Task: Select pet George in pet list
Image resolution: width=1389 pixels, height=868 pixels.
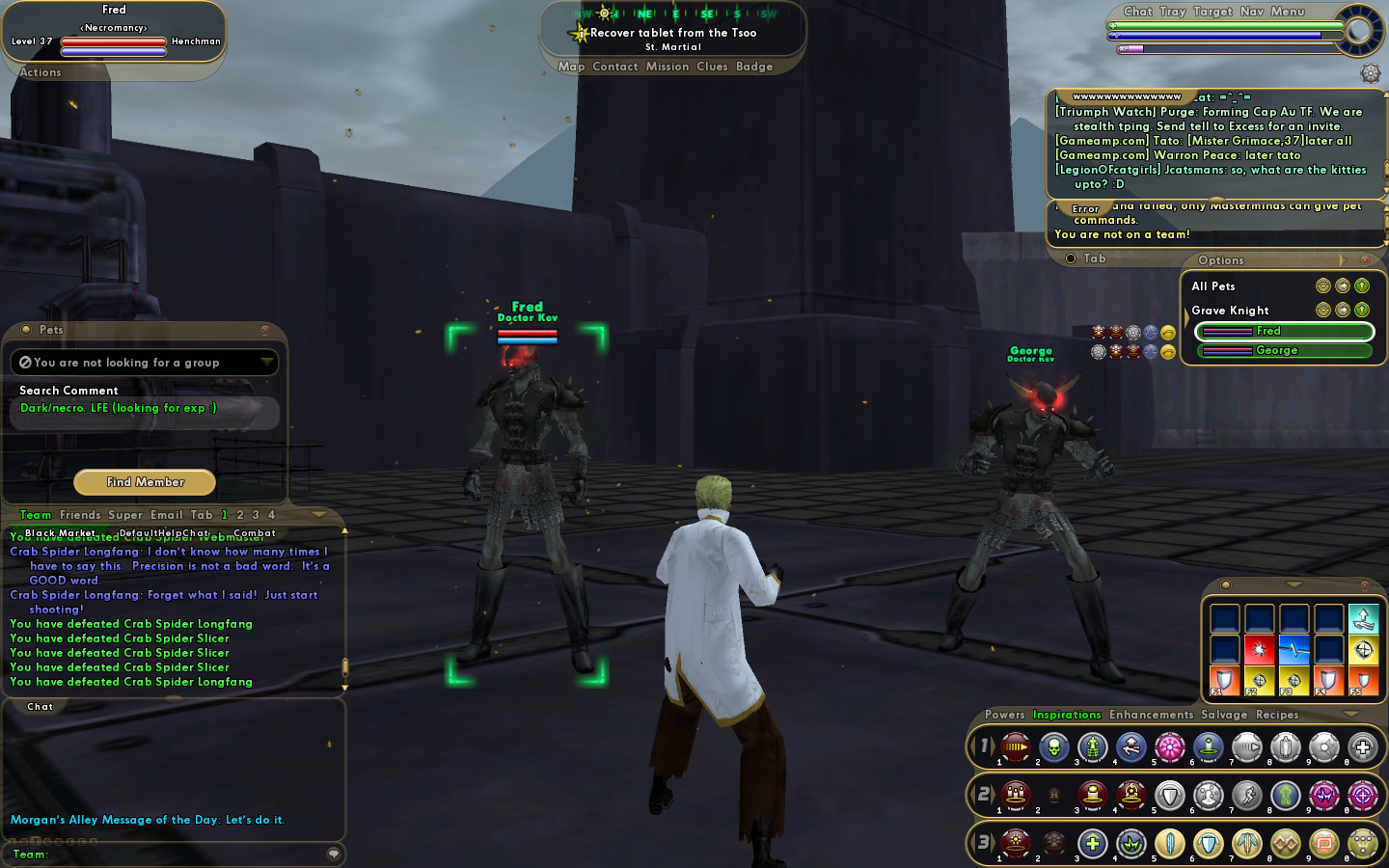Action: click(x=1284, y=351)
